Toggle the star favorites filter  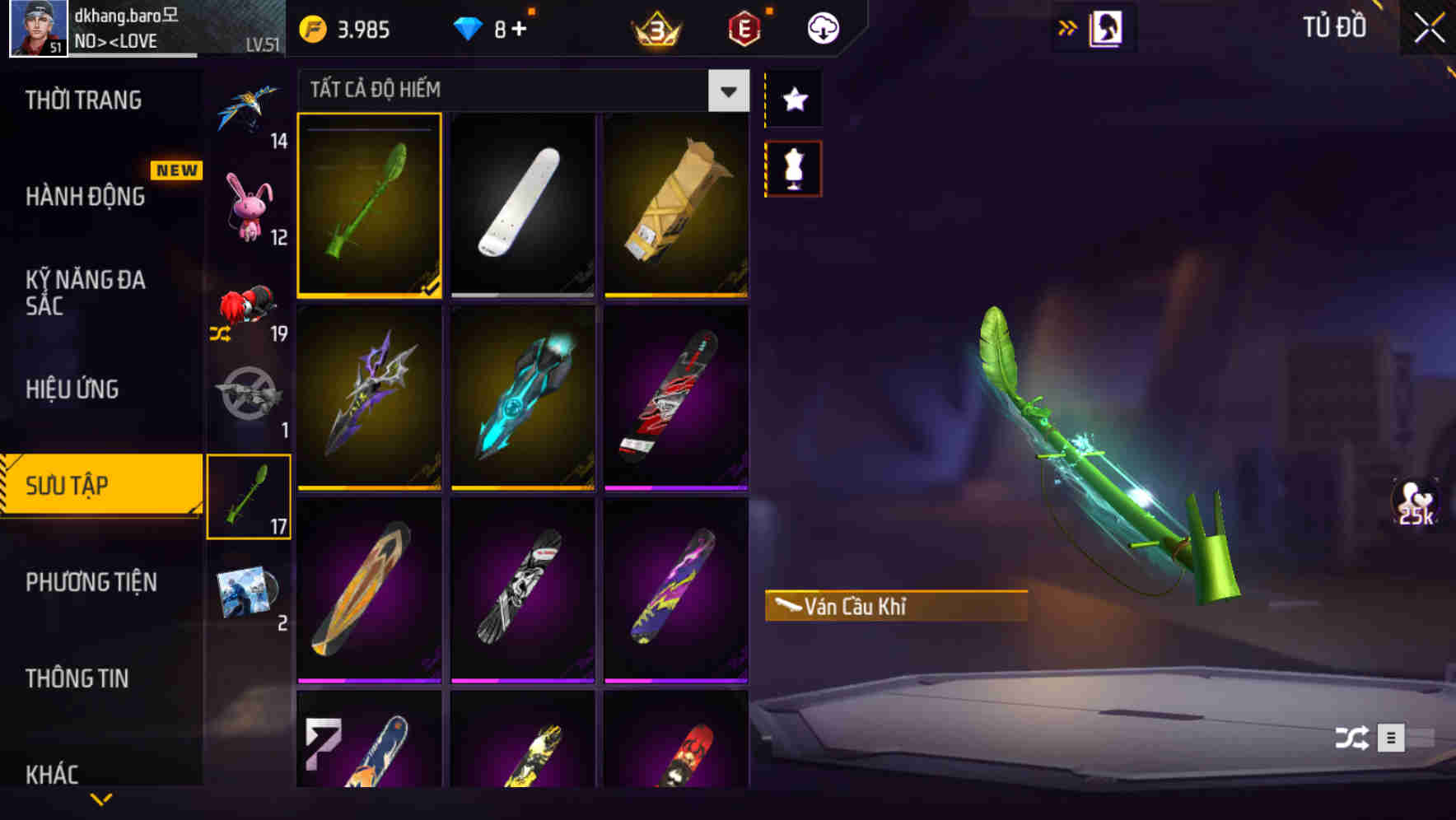[x=793, y=100]
